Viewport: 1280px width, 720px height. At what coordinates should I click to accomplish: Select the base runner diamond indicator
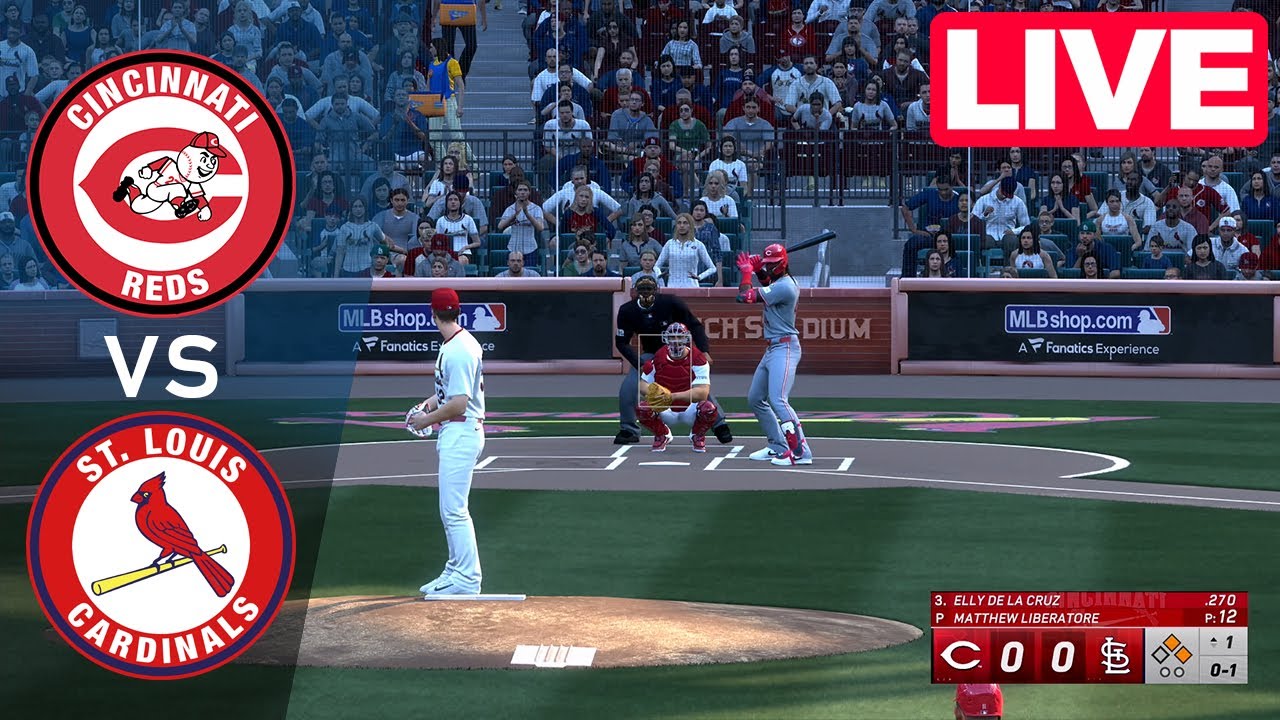tap(1170, 653)
